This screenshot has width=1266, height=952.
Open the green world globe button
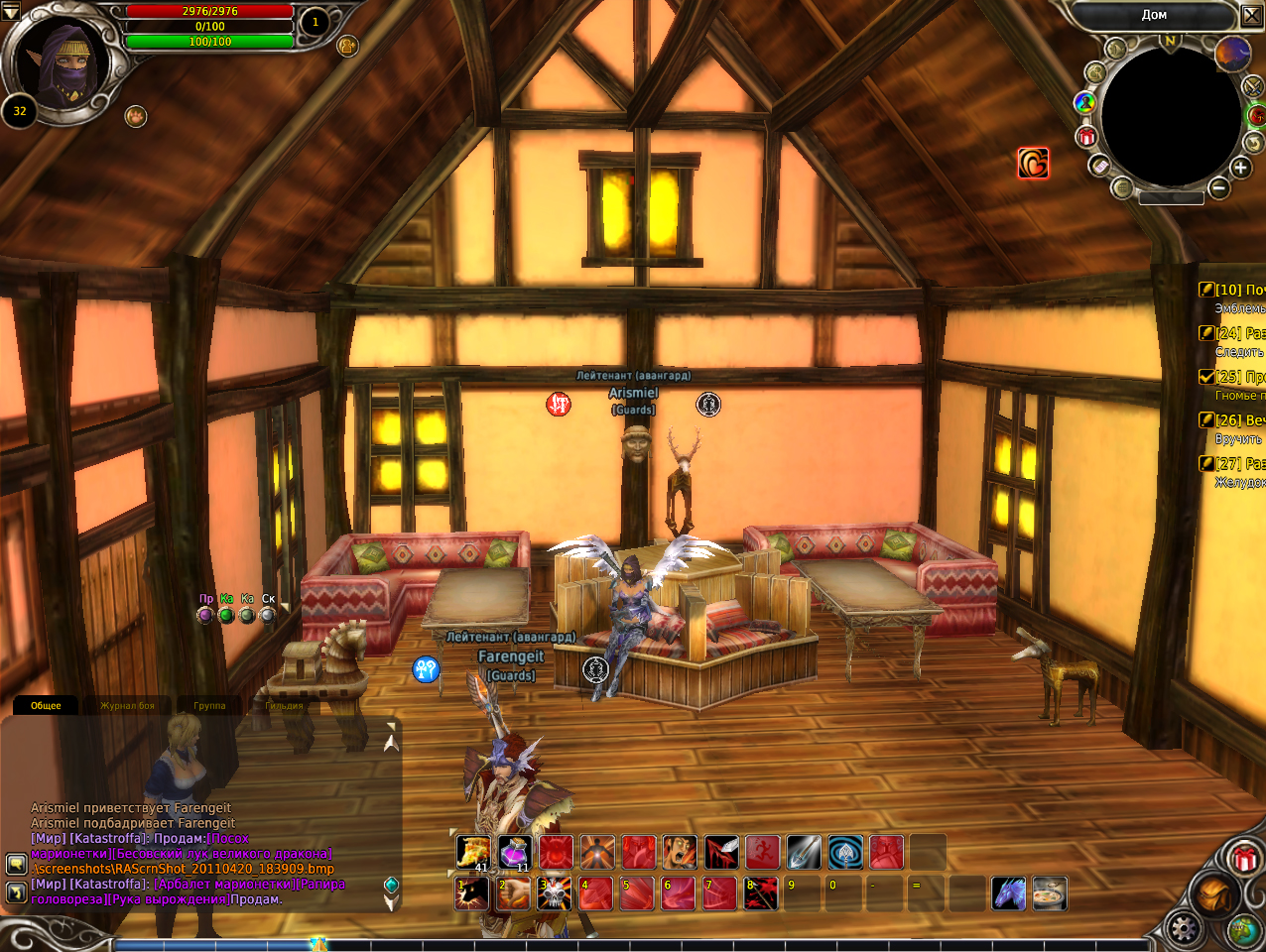click(1242, 929)
